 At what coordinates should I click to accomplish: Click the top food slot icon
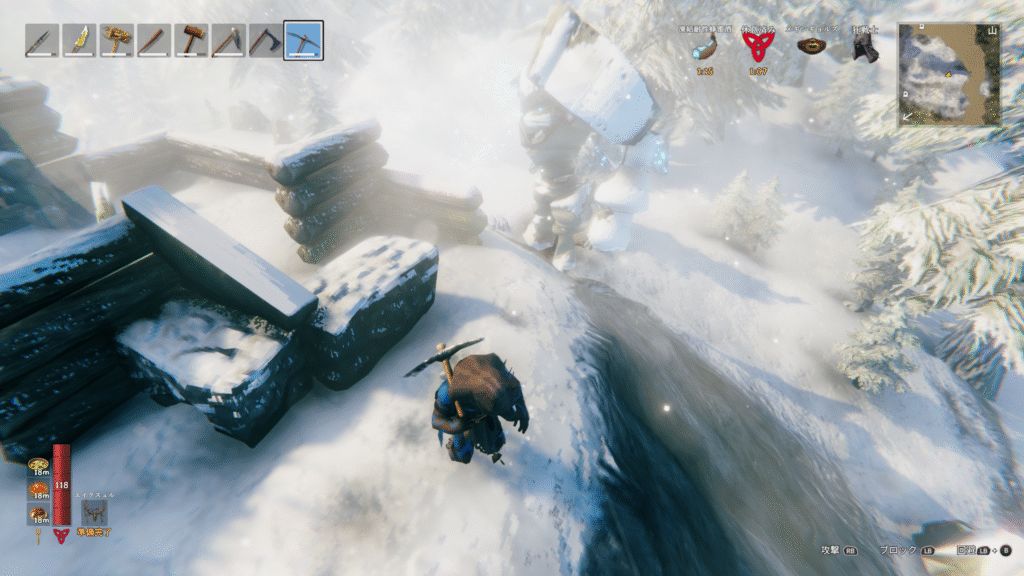[x=39, y=465]
